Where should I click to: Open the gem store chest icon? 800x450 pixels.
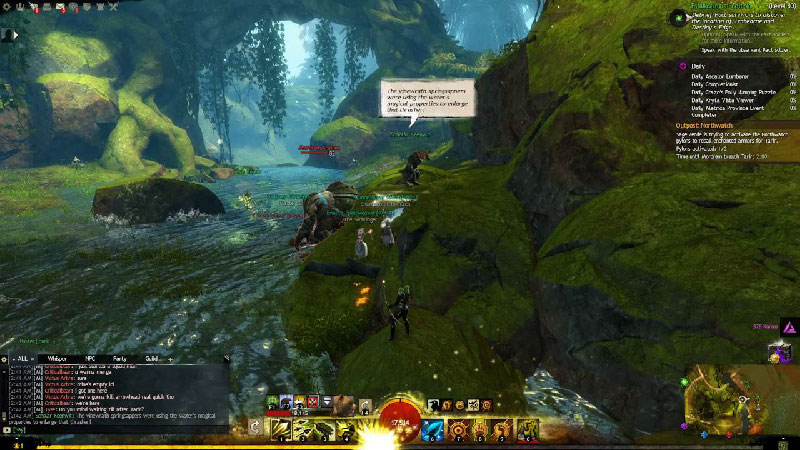(778, 352)
